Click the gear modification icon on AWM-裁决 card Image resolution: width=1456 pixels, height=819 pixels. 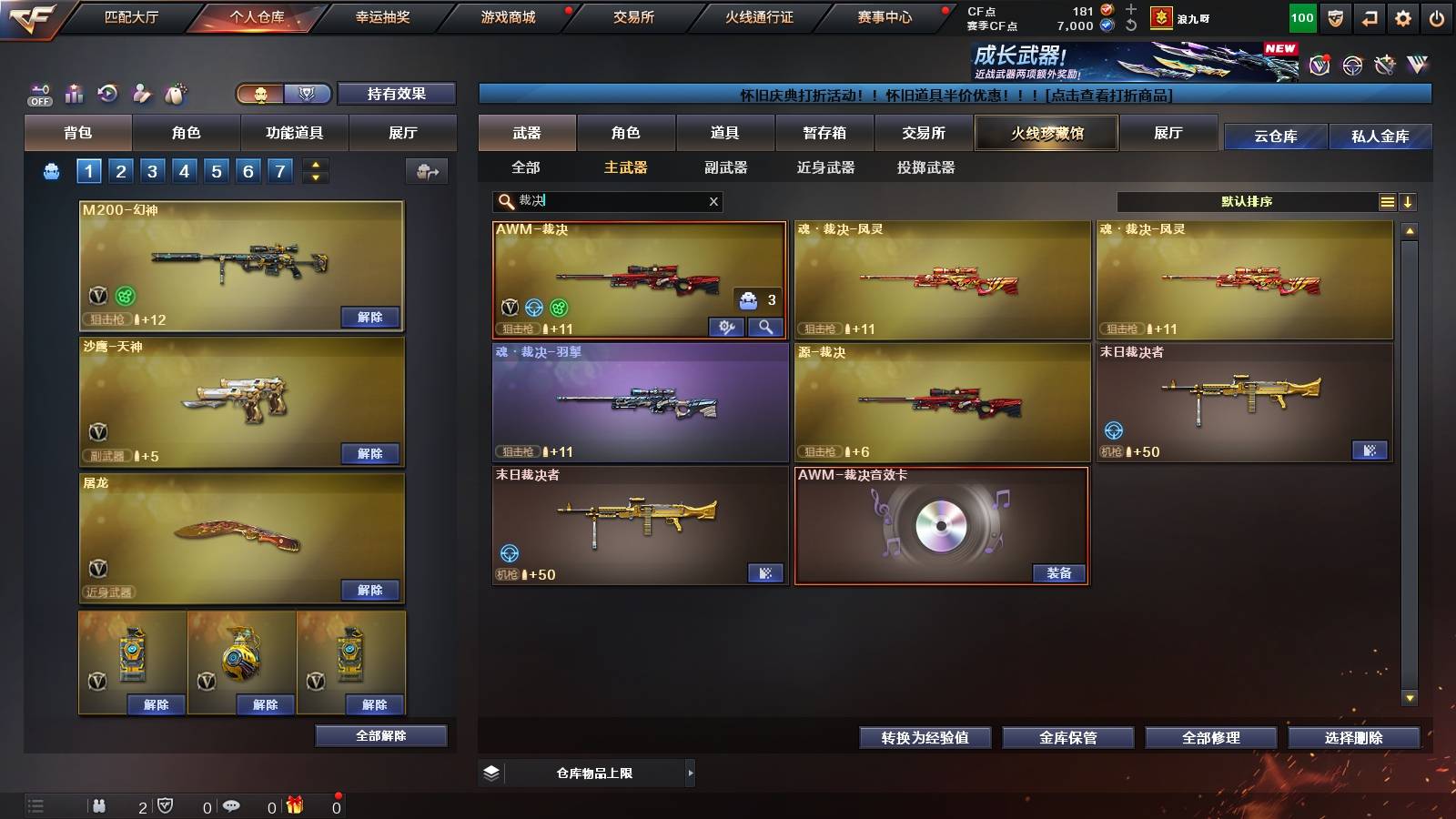click(727, 325)
